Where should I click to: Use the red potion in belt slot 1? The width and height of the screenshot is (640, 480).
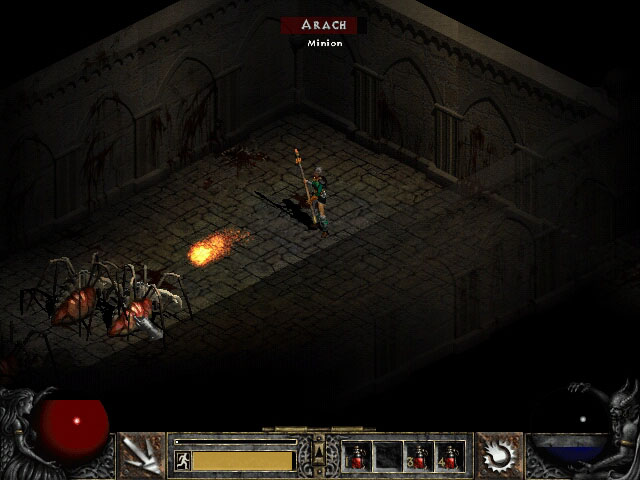(357, 456)
